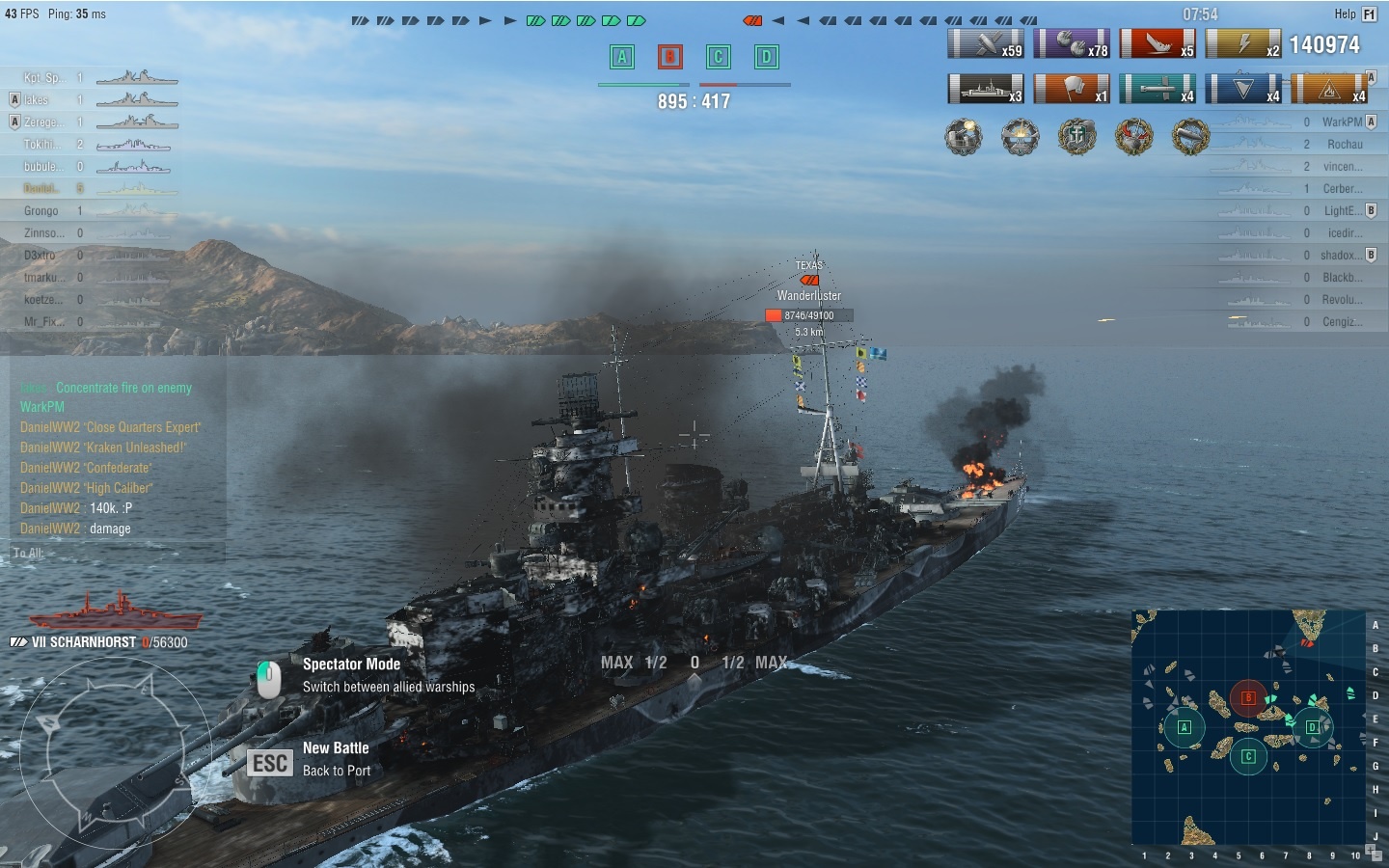The height and width of the screenshot is (868, 1389).
Task: Select enemy Rochau in the enemy team list
Action: [x=1345, y=144]
